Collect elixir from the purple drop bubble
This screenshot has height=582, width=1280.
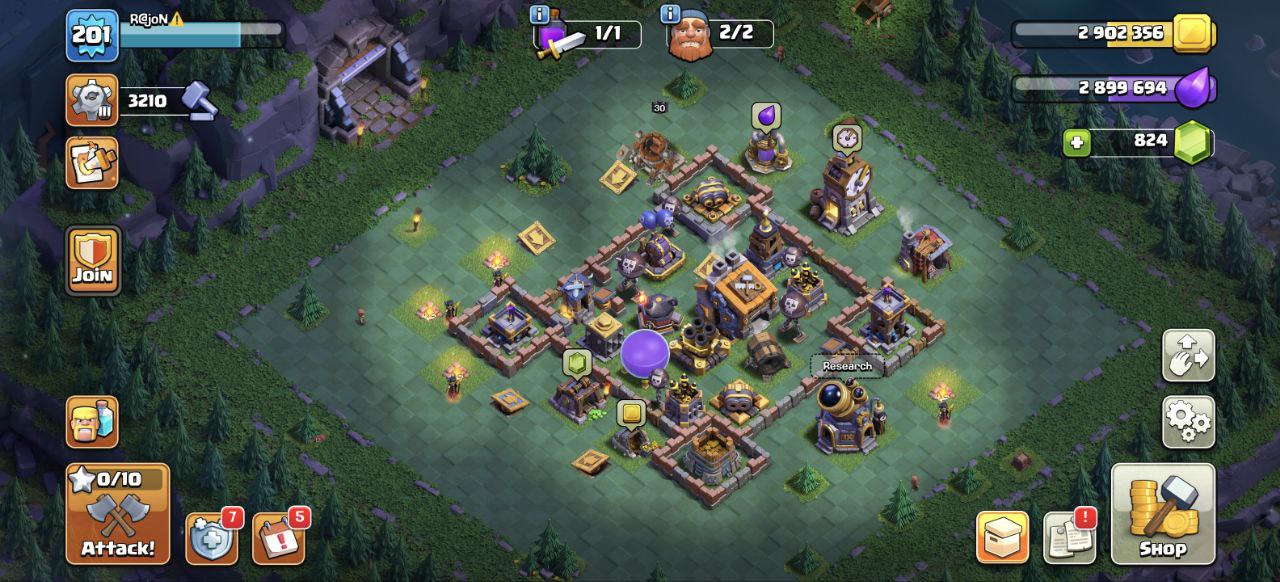coord(765,117)
